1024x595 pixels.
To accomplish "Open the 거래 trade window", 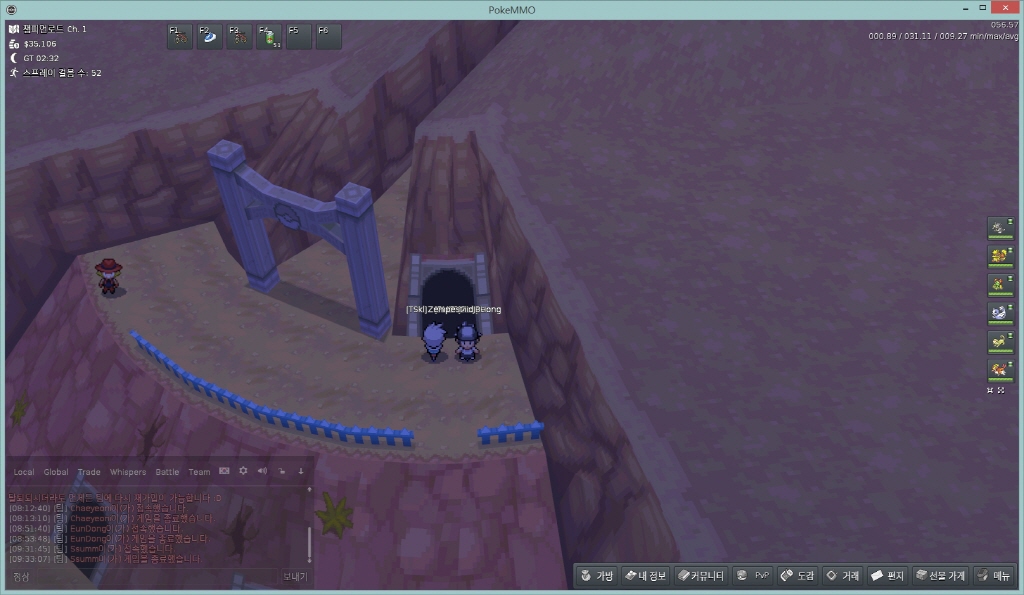I will [x=842, y=576].
